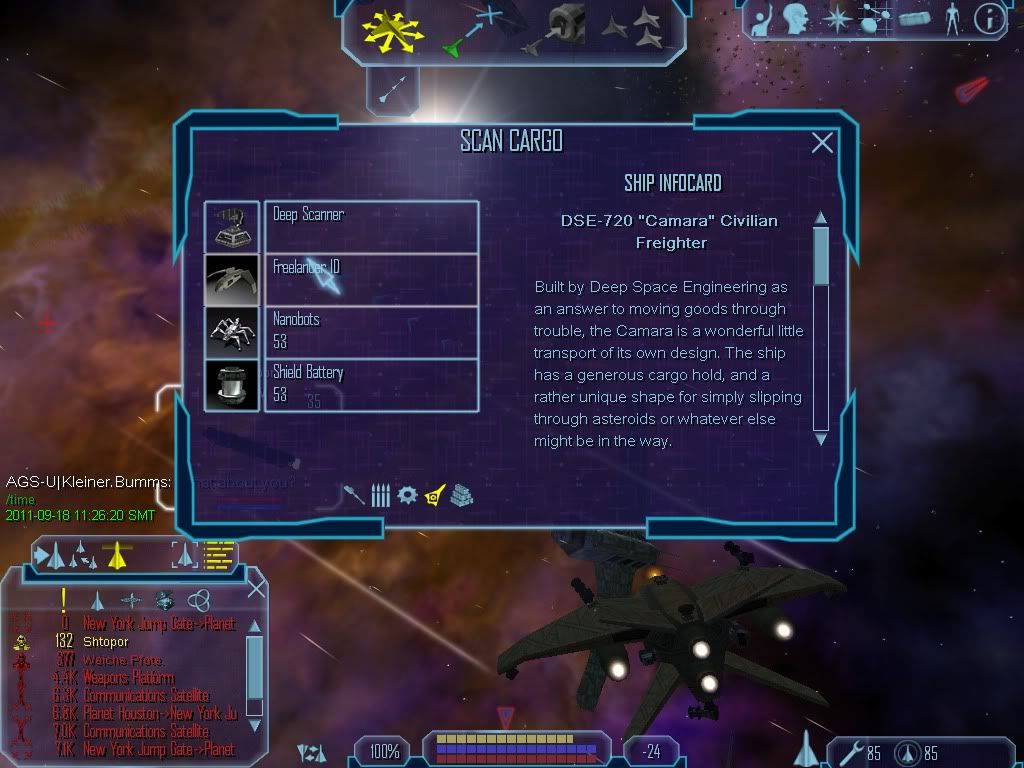Show the ammunition cargo filter
The width and height of the screenshot is (1024, 768).
(380, 495)
